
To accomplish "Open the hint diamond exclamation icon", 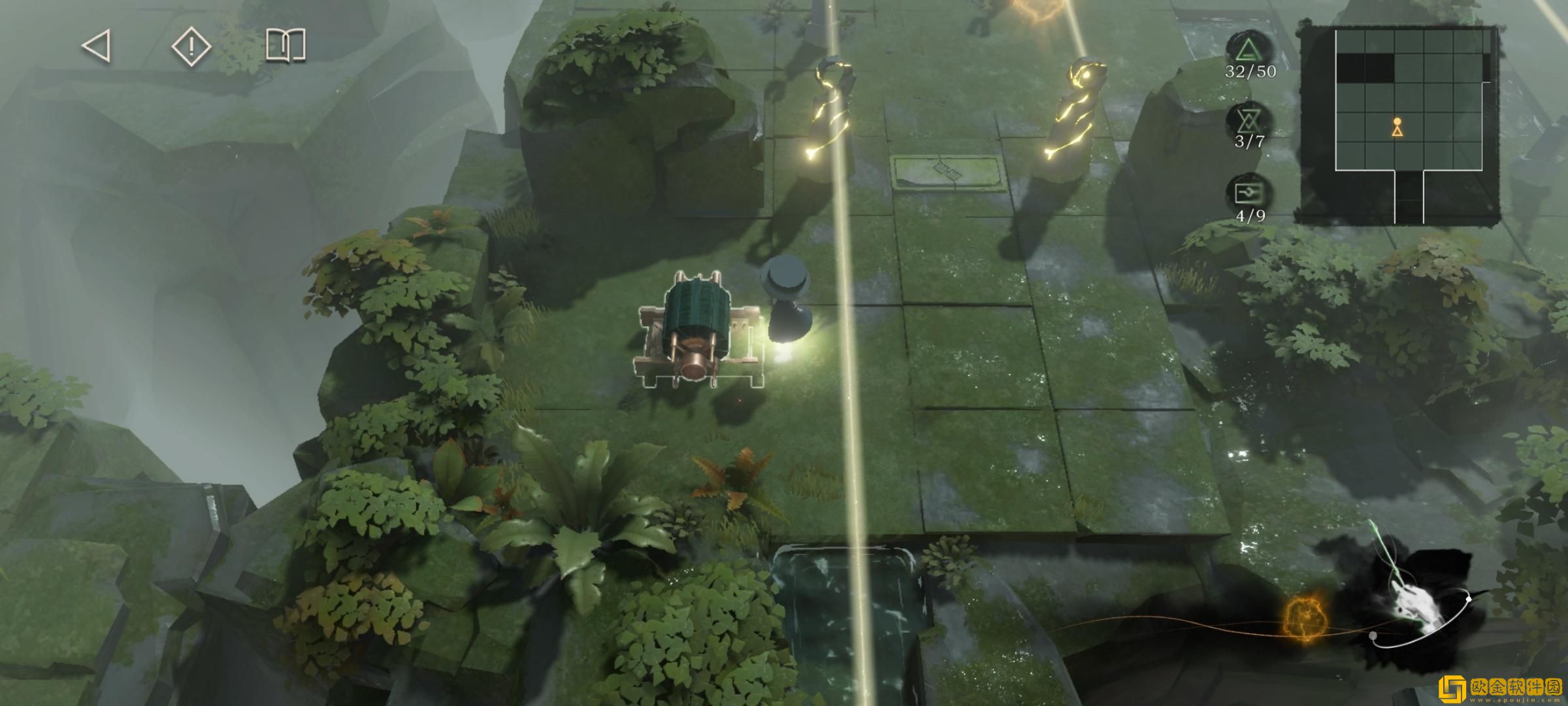I will click(191, 46).
